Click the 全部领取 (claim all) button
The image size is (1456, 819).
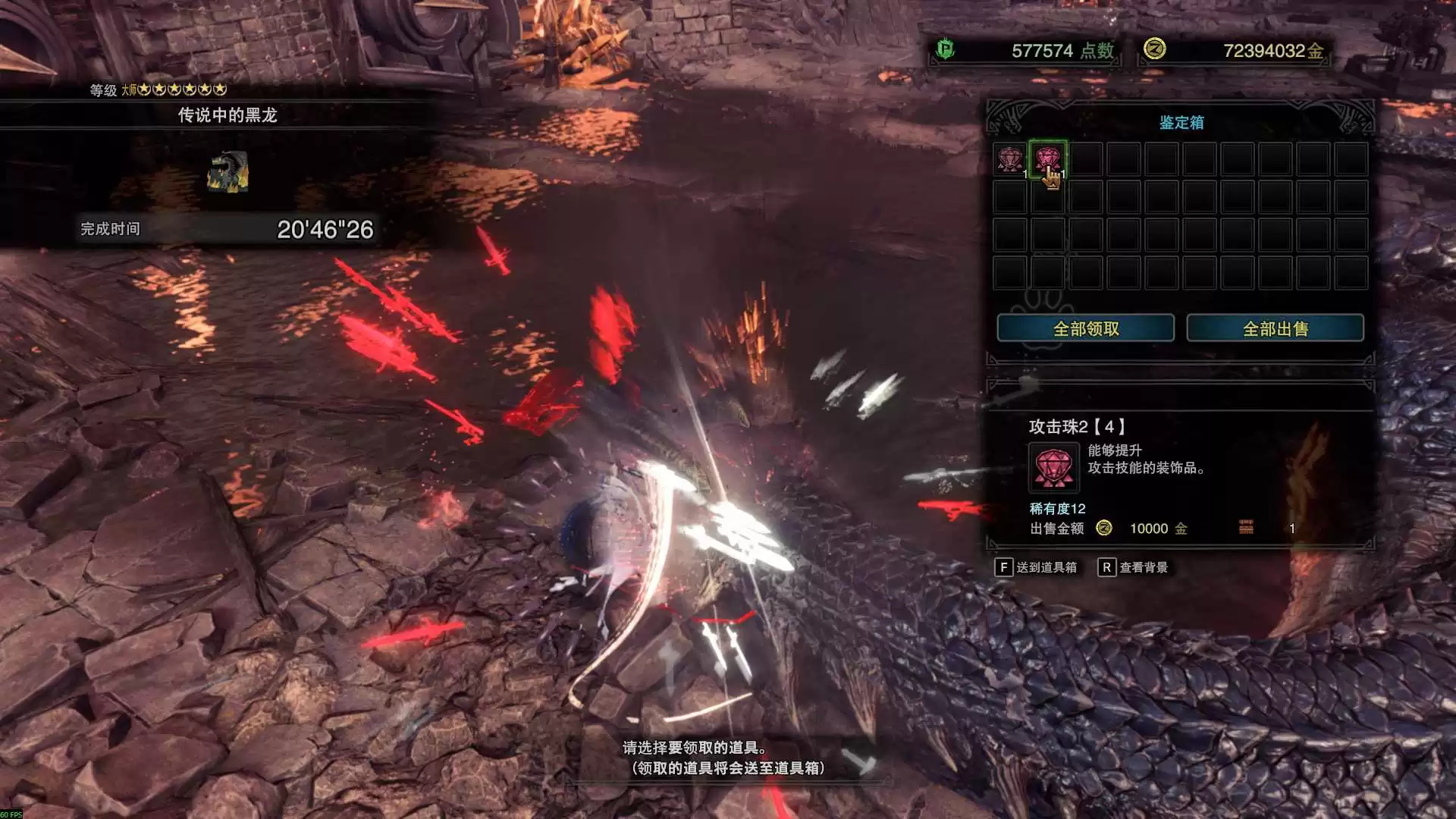1085,328
